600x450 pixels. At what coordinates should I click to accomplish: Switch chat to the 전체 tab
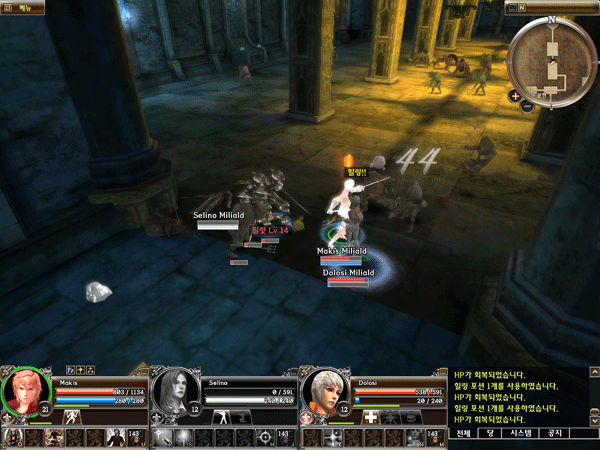click(x=463, y=434)
